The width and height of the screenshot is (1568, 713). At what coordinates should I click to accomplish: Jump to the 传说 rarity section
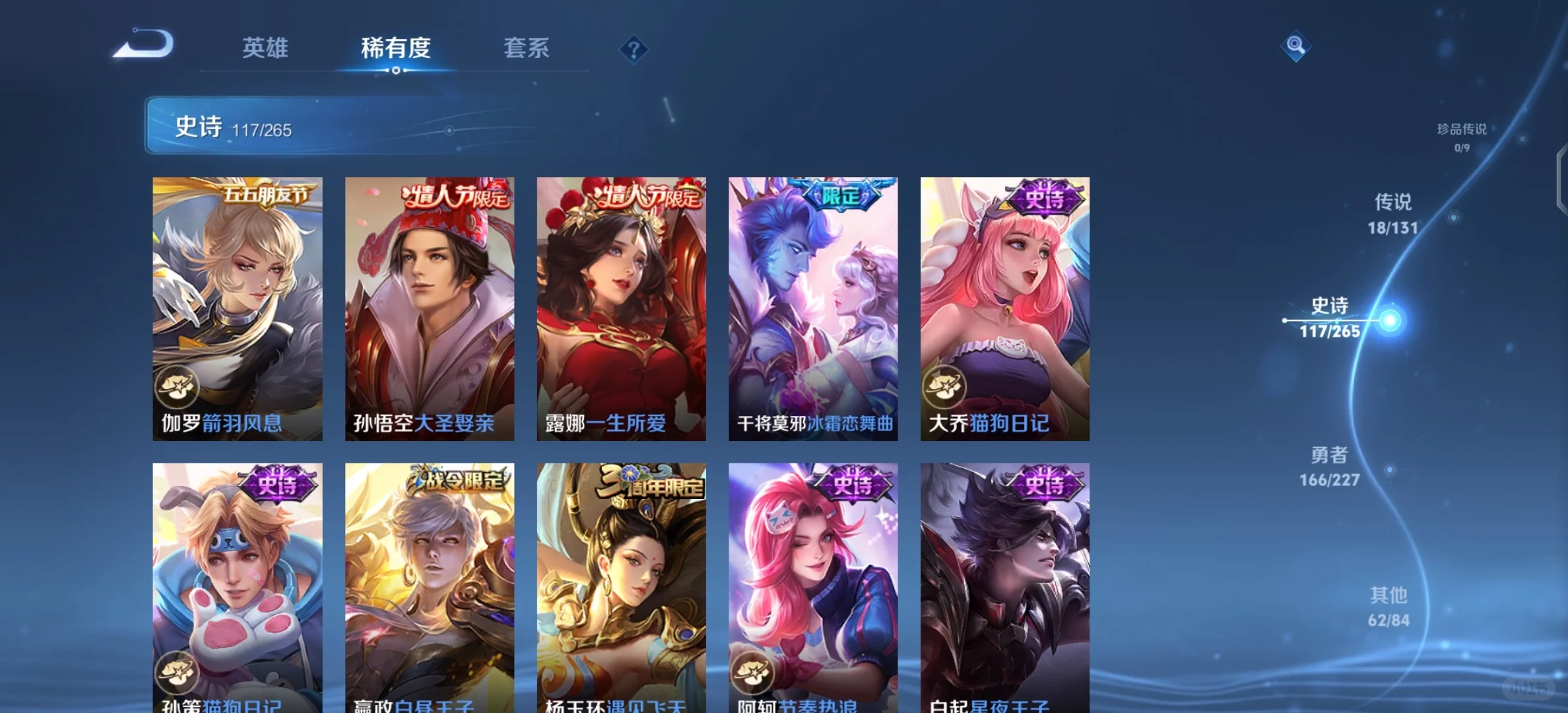click(x=1392, y=213)
